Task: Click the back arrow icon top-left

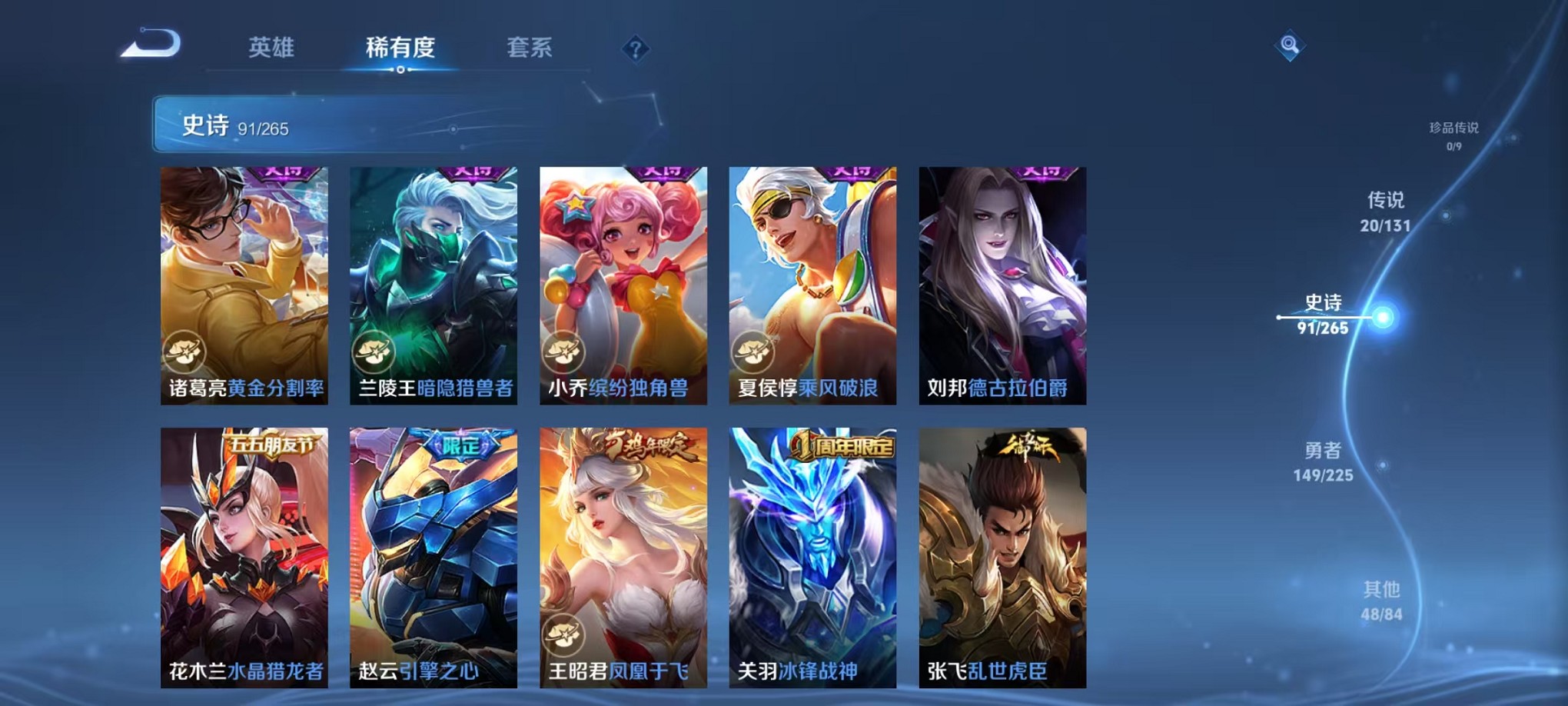Action: pyautogui.click(x=151, y=45)
